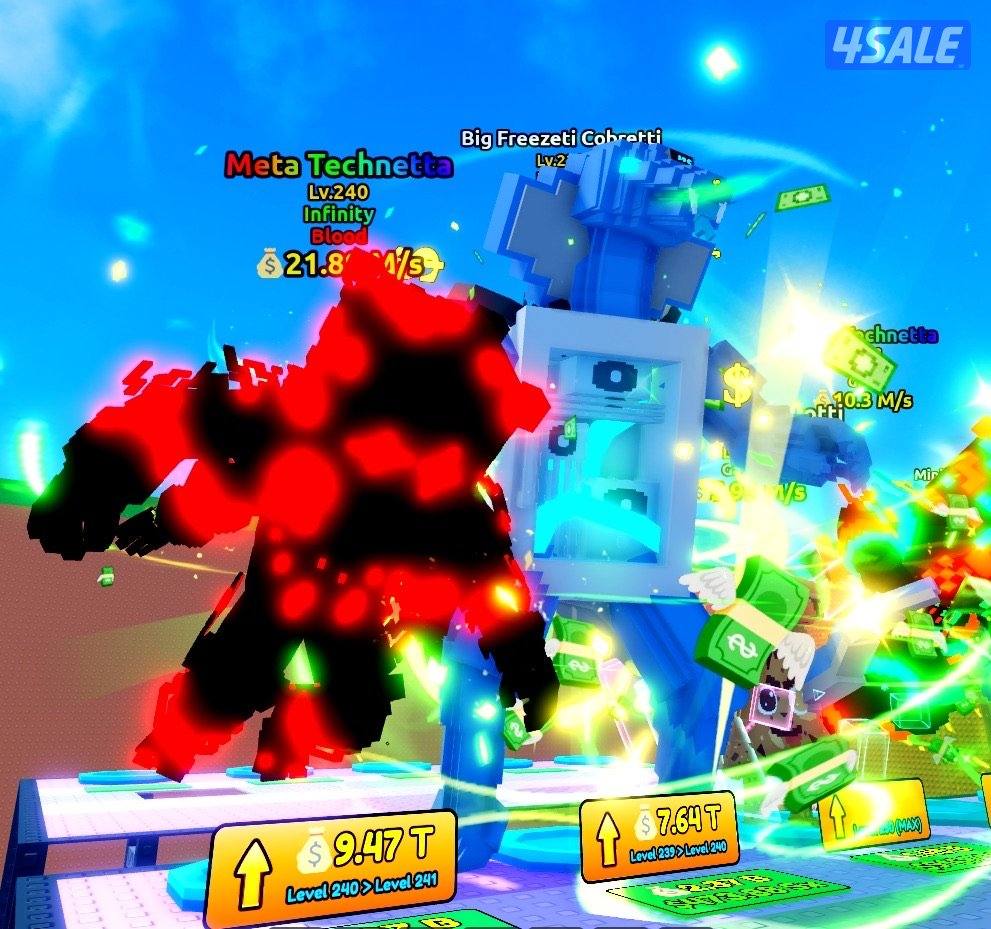This screenshot has height=929, width=991.
Task: Buy the 7.64 T level 240 upgrade
Action: point(659,834)
